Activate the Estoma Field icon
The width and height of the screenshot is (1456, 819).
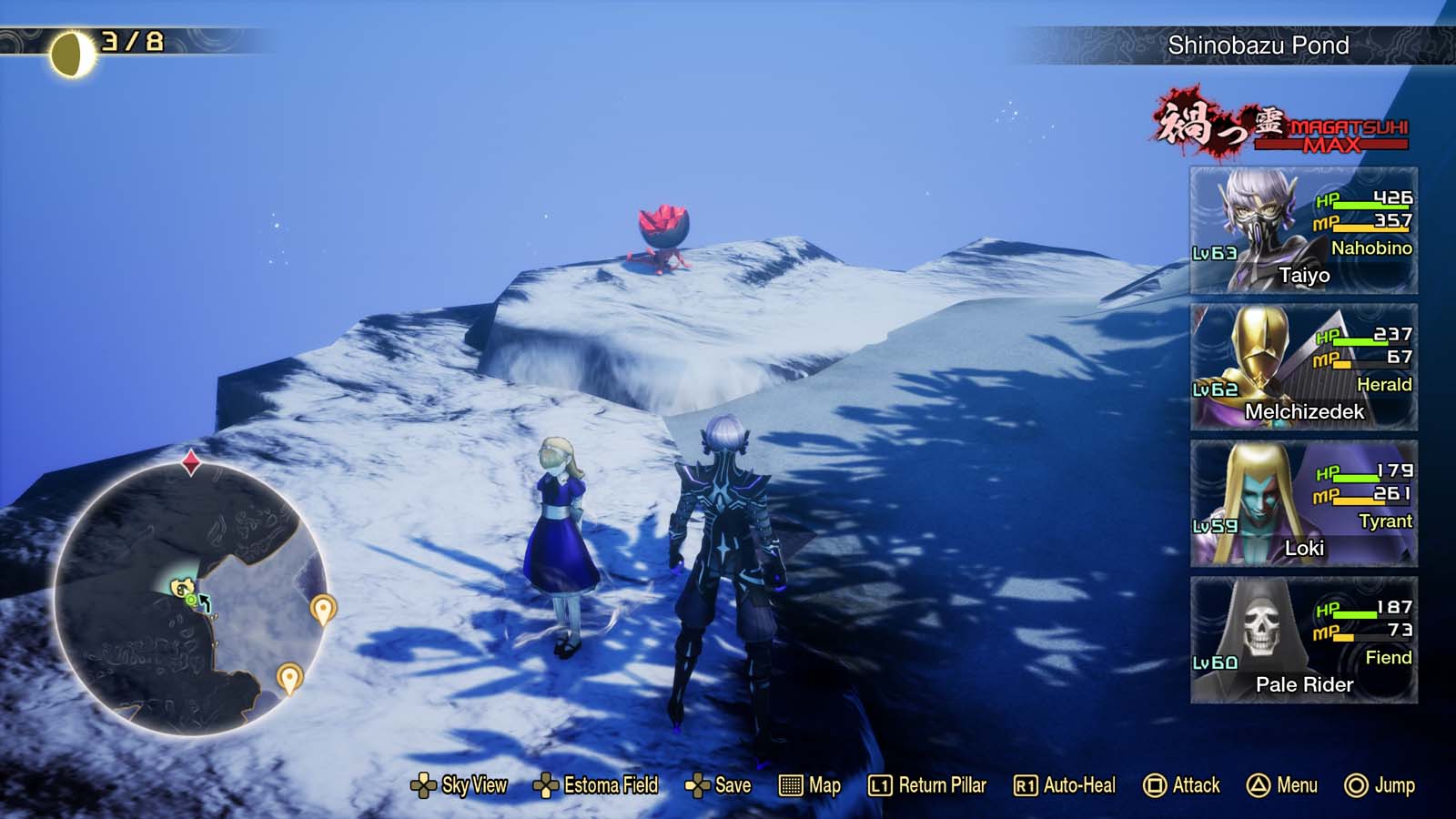click(547, 784)
